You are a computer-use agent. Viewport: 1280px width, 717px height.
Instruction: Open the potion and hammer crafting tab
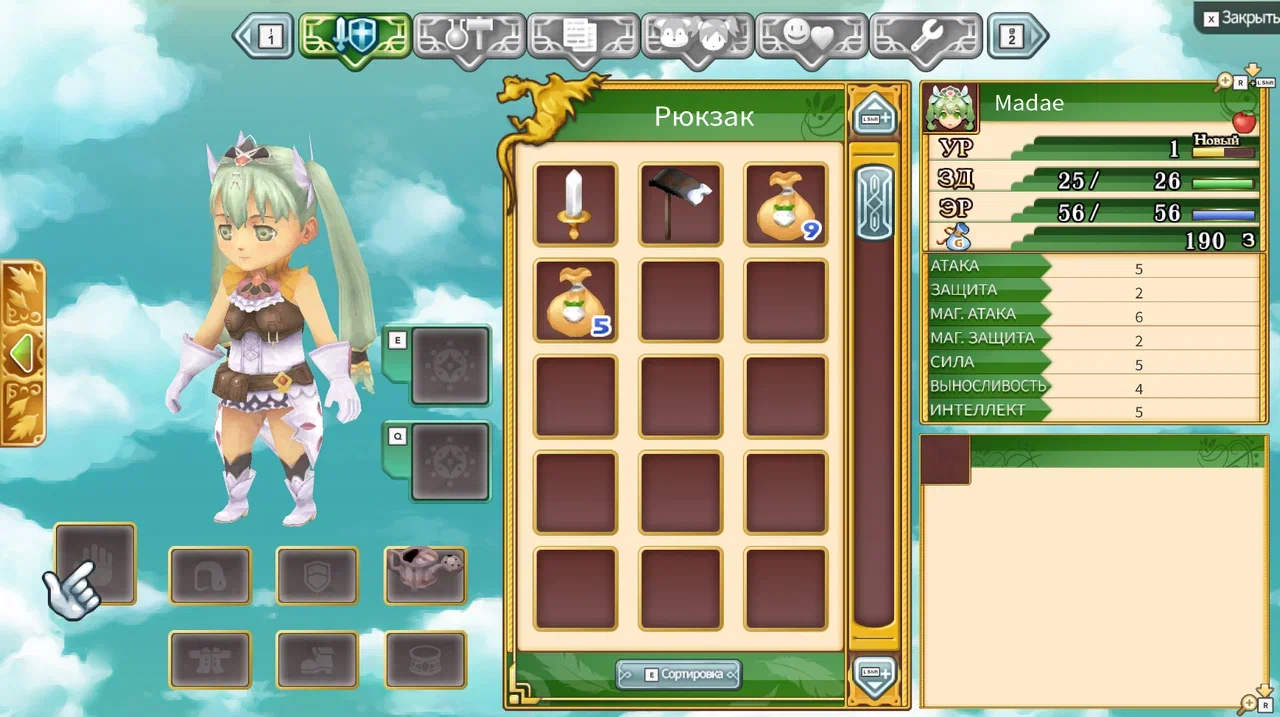pos(469,37)
